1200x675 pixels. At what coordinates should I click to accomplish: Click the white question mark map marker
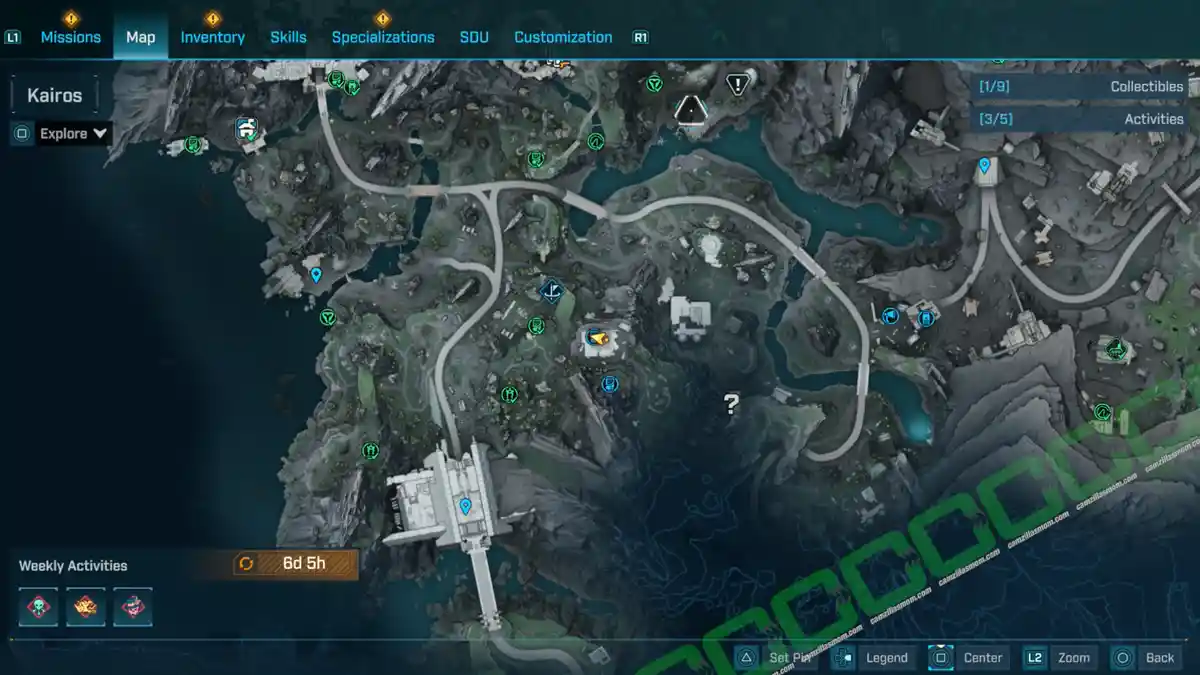(732, 404)
